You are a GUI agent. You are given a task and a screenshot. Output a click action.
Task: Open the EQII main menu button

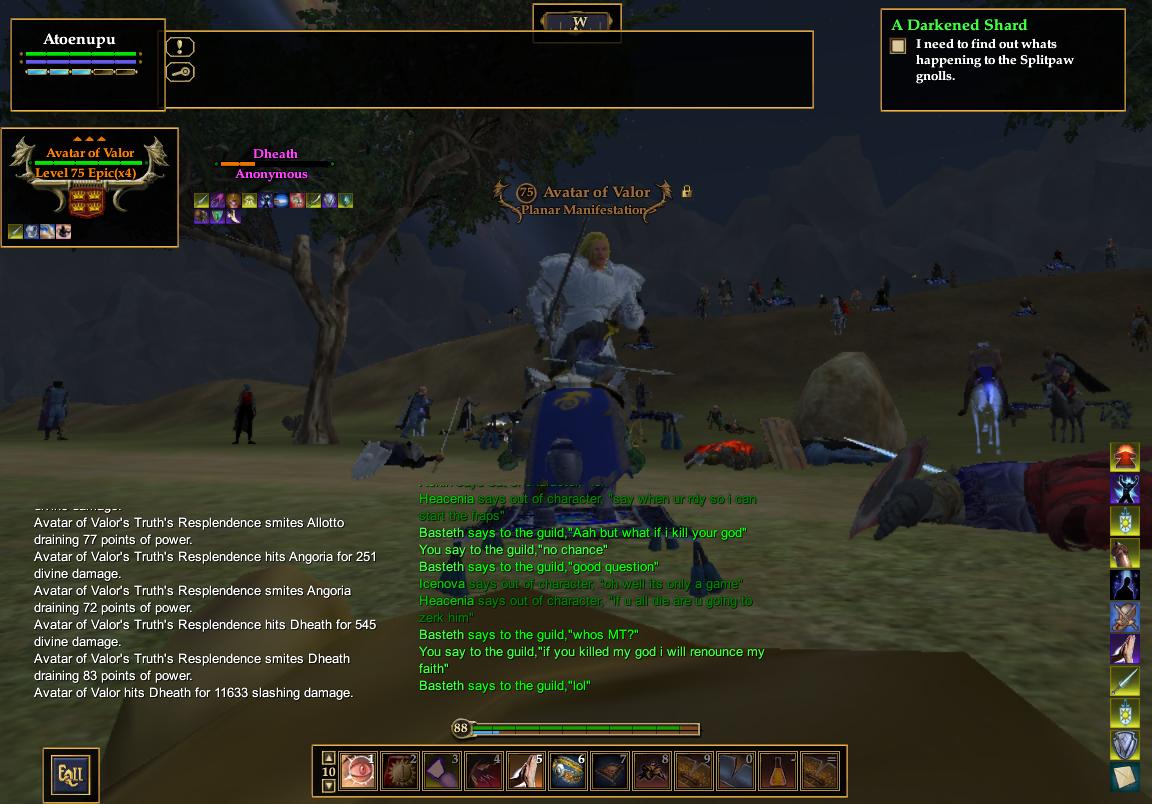click(x=71, y=773)
